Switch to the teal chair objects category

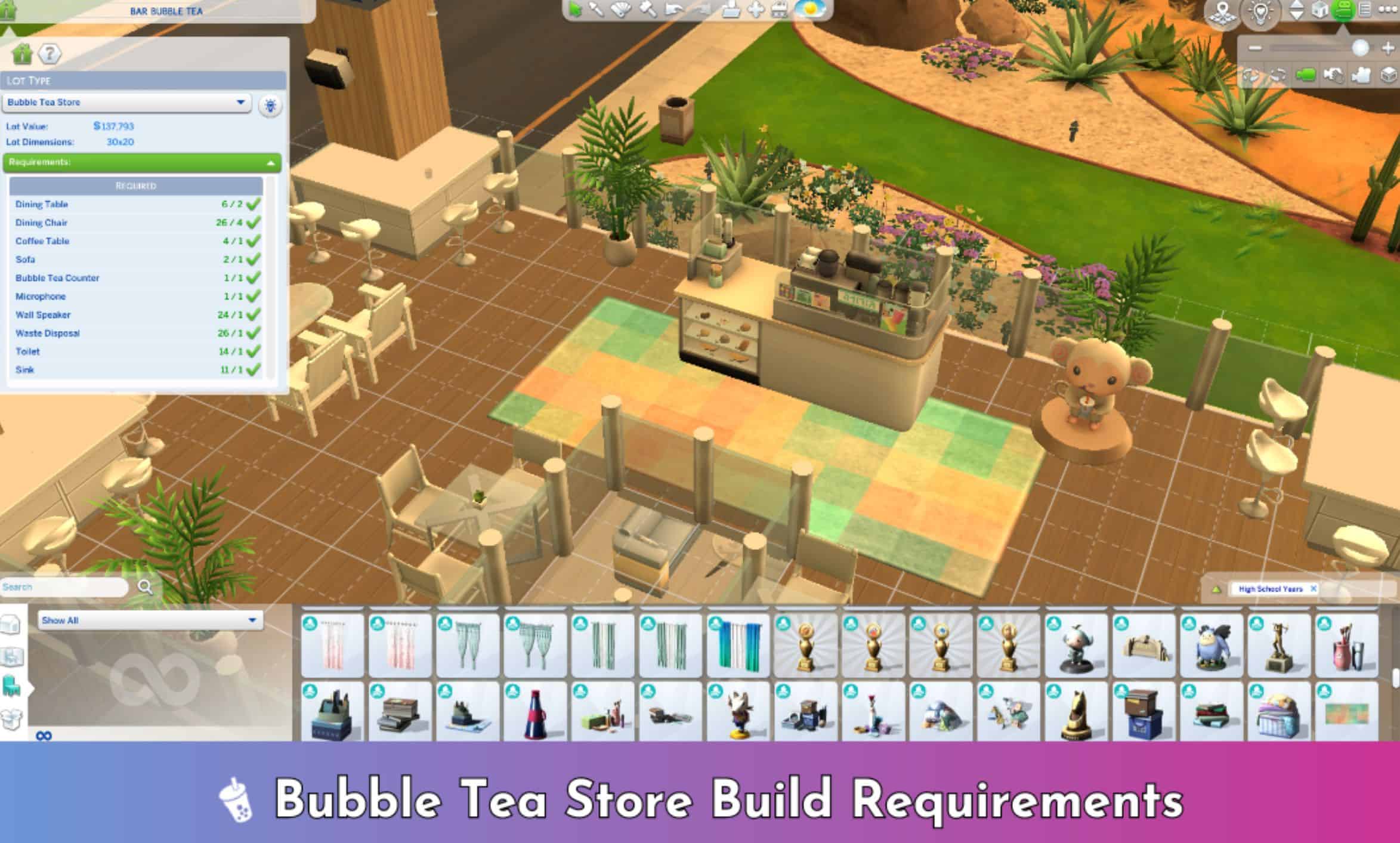click(x=11, y=687)
